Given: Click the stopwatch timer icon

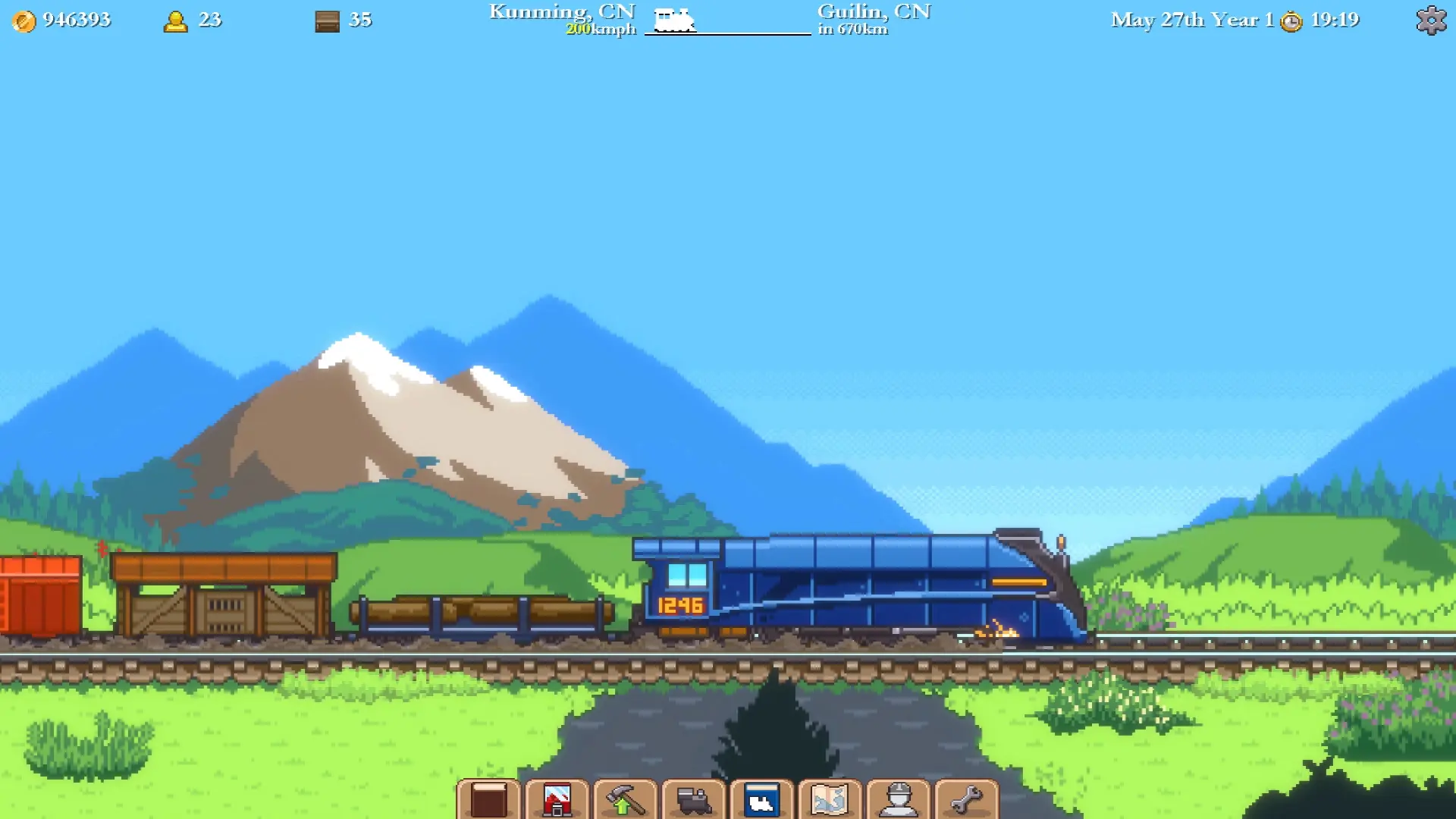Looking at the screenshot, I should tap(1291, 21).
